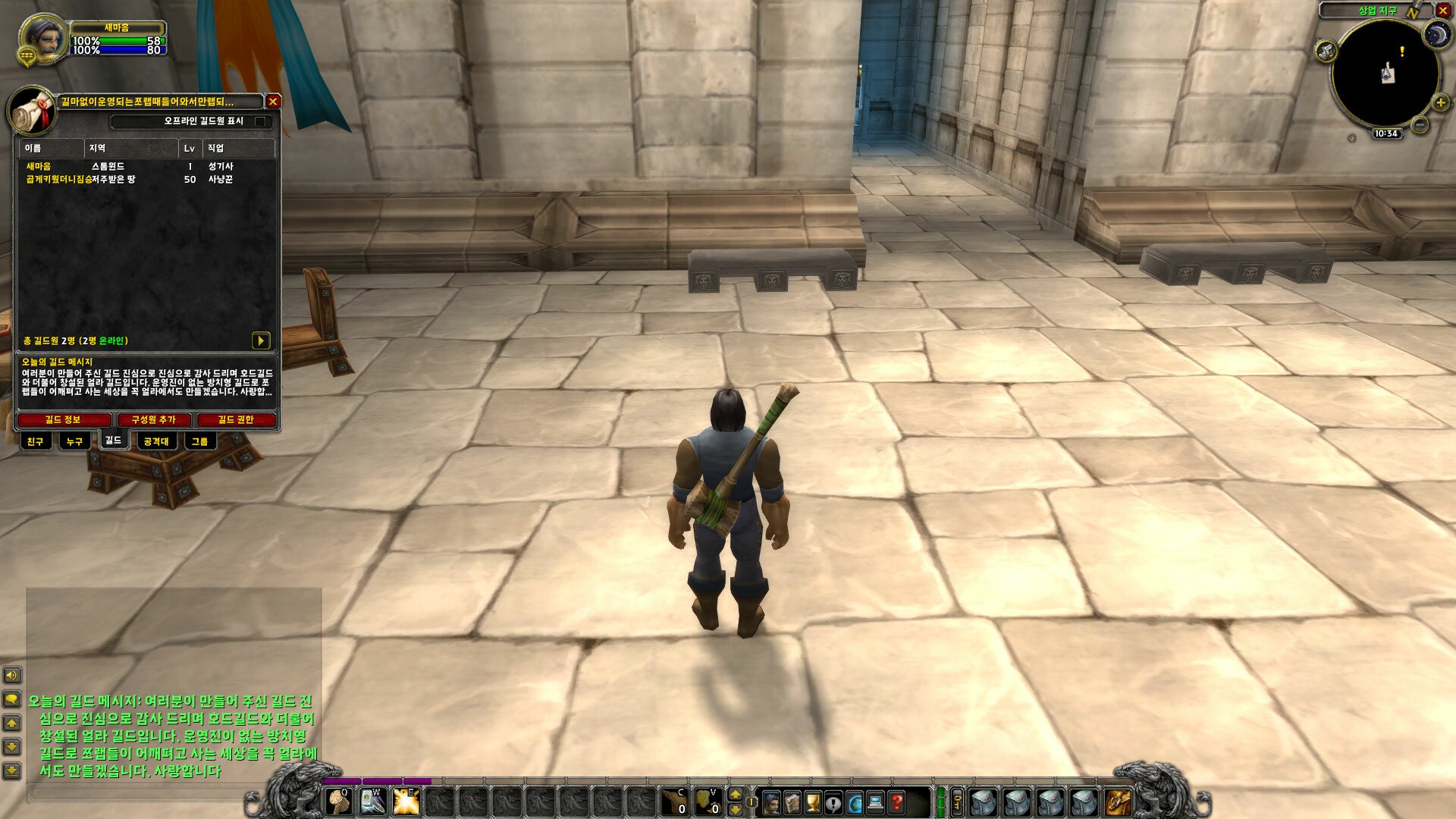Screen dimensions: 1456x819
Task: Click the player portrait of 새마음
Action: pyautogui.click(x=44, y=39)
